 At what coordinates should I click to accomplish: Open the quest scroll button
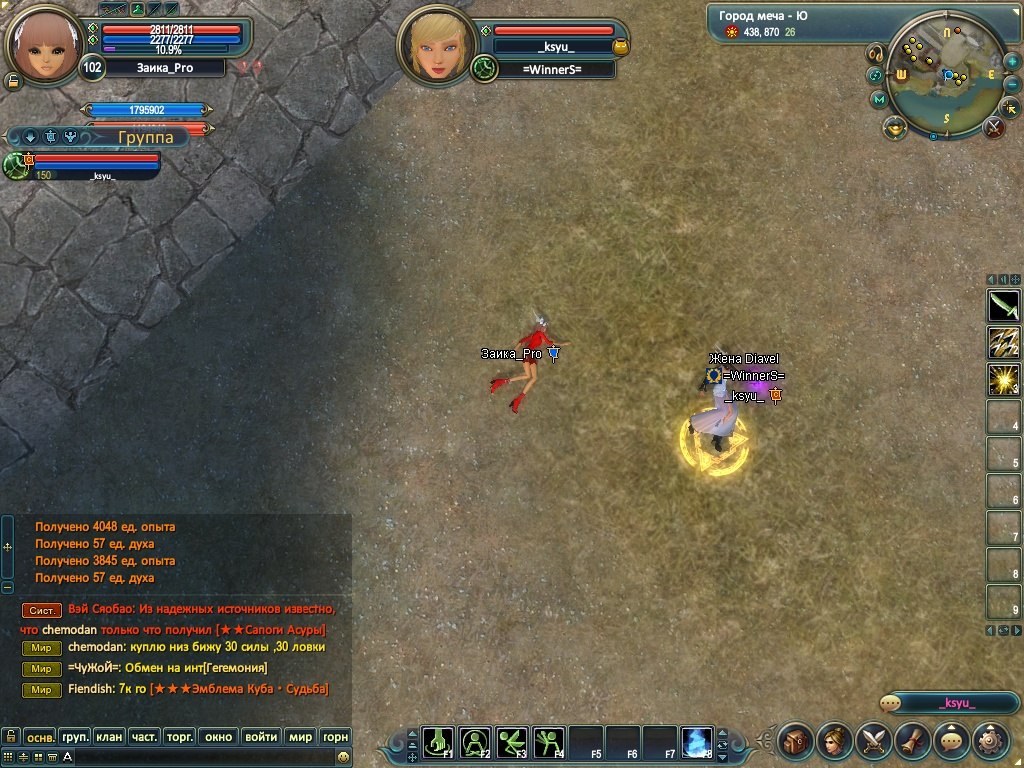click(913, 741)
